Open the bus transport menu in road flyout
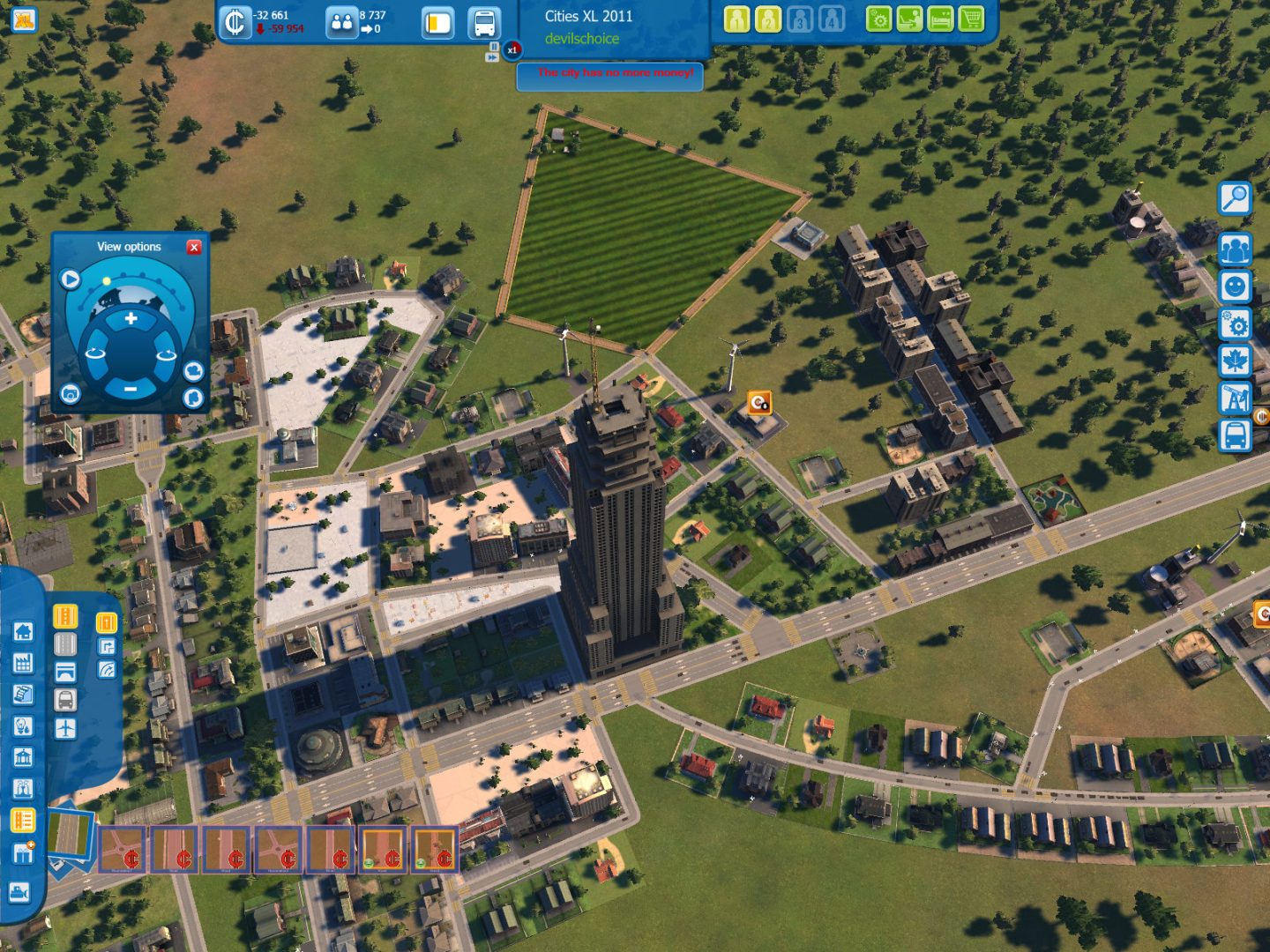 tap(65, 698)
